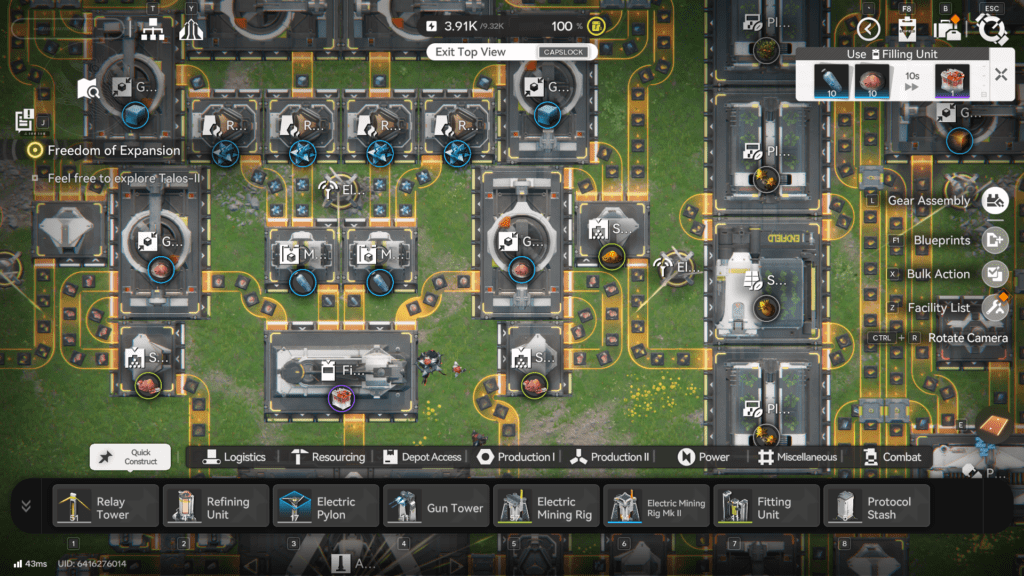
Task: Open the Power category tab
Action: coord(704,457)
